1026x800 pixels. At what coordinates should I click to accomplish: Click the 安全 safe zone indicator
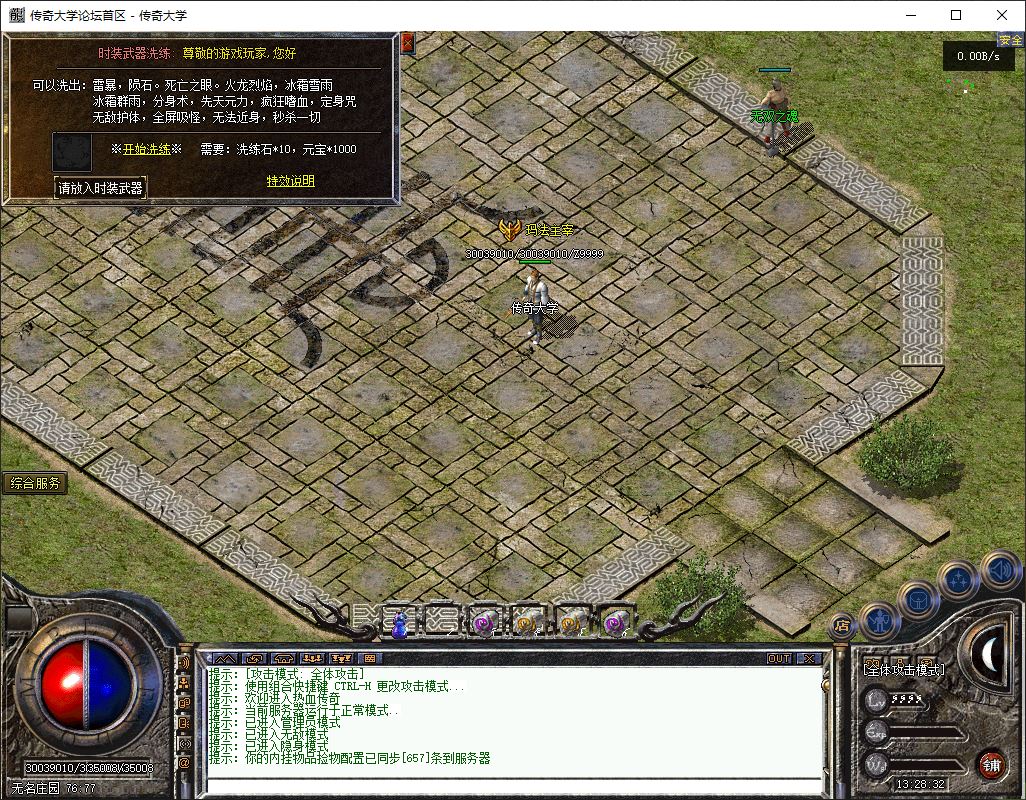coord(1010,40)
